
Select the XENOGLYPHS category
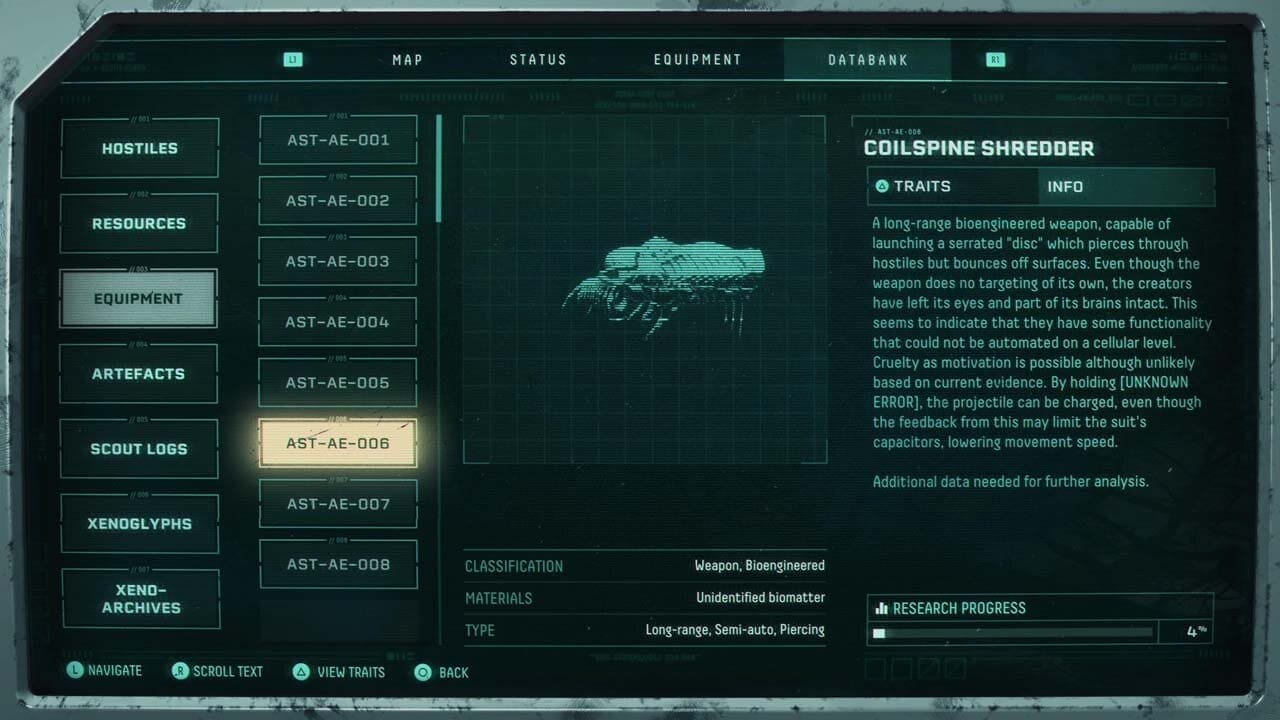[139, 523]
